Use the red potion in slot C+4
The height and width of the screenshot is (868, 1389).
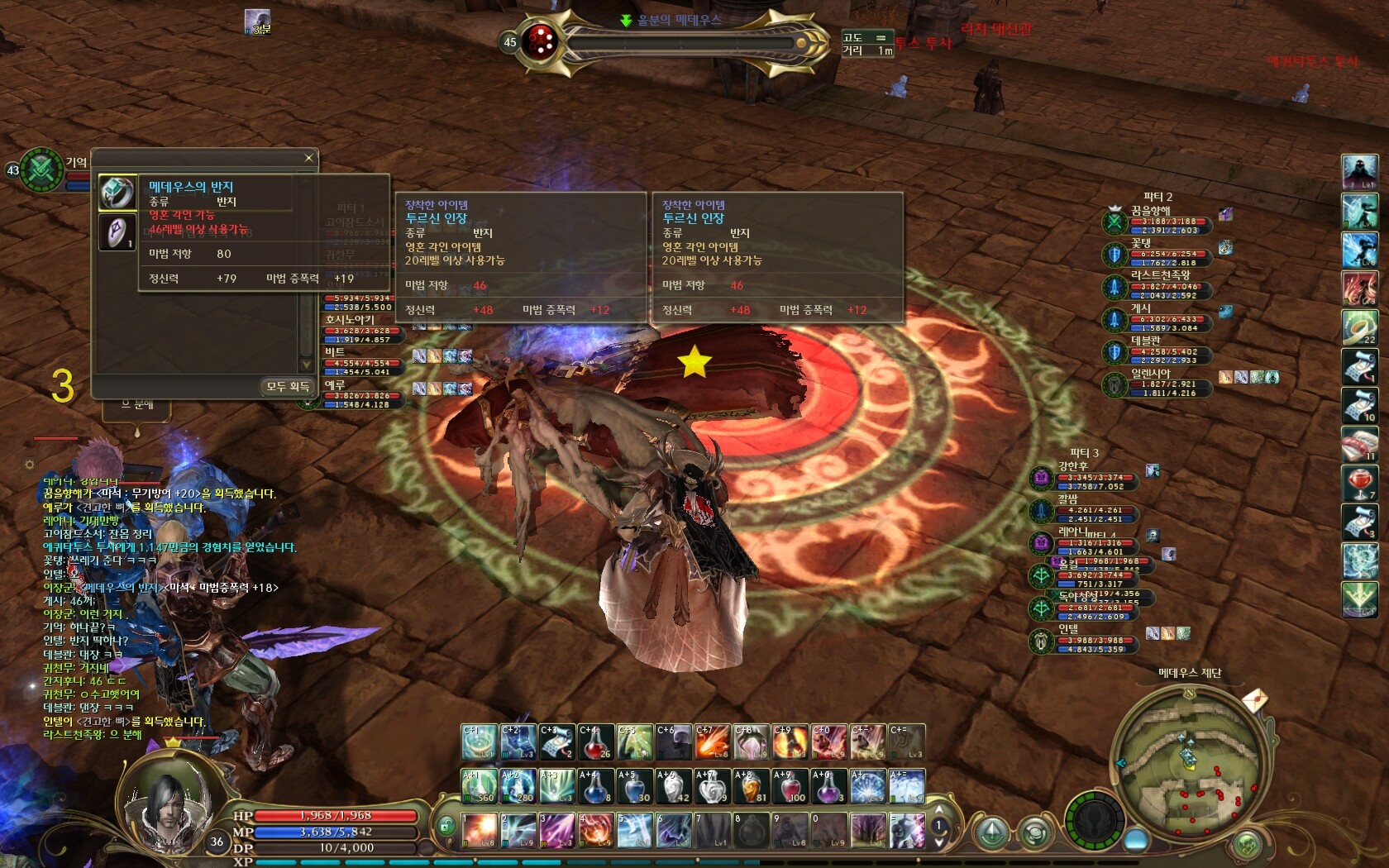[595, 742]
